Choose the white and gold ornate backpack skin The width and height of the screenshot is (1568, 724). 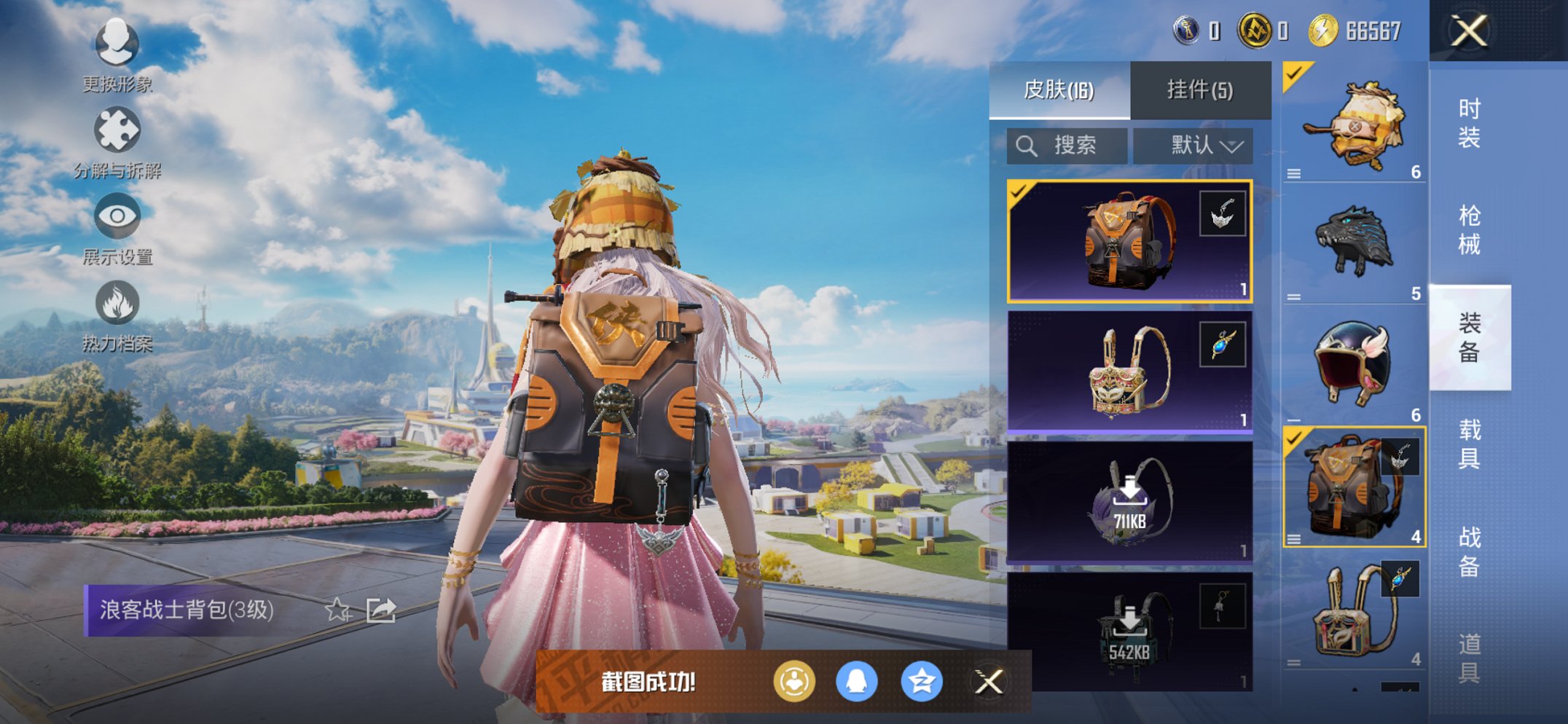1129,372
